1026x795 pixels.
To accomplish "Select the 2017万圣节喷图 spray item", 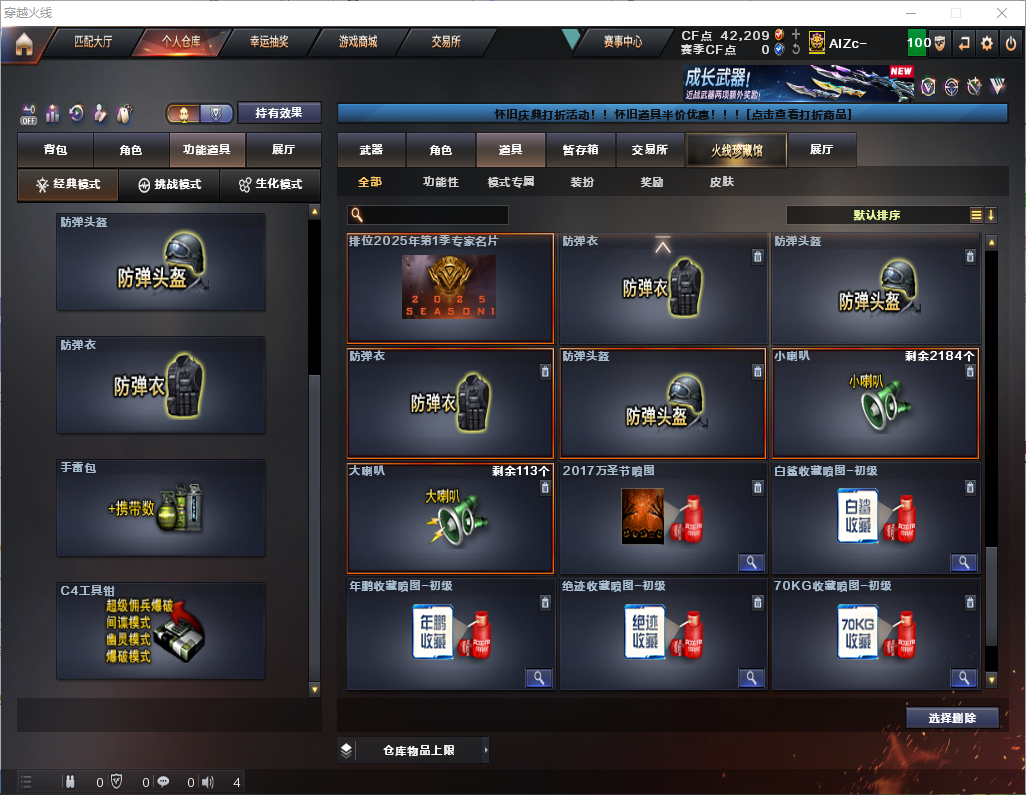I will pyautogui.click(x=663, y=517).
